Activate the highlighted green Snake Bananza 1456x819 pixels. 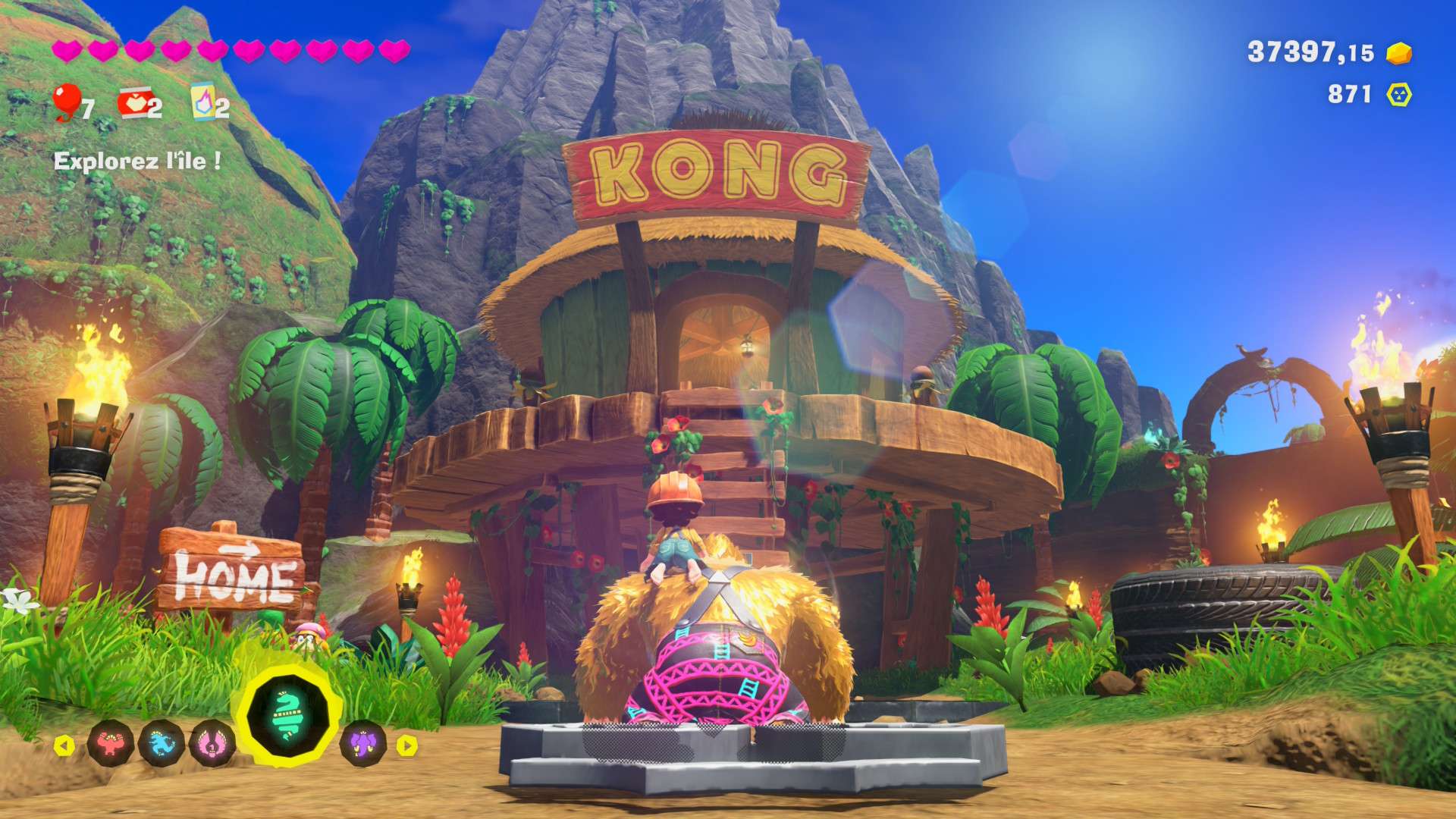coord(287,714)
